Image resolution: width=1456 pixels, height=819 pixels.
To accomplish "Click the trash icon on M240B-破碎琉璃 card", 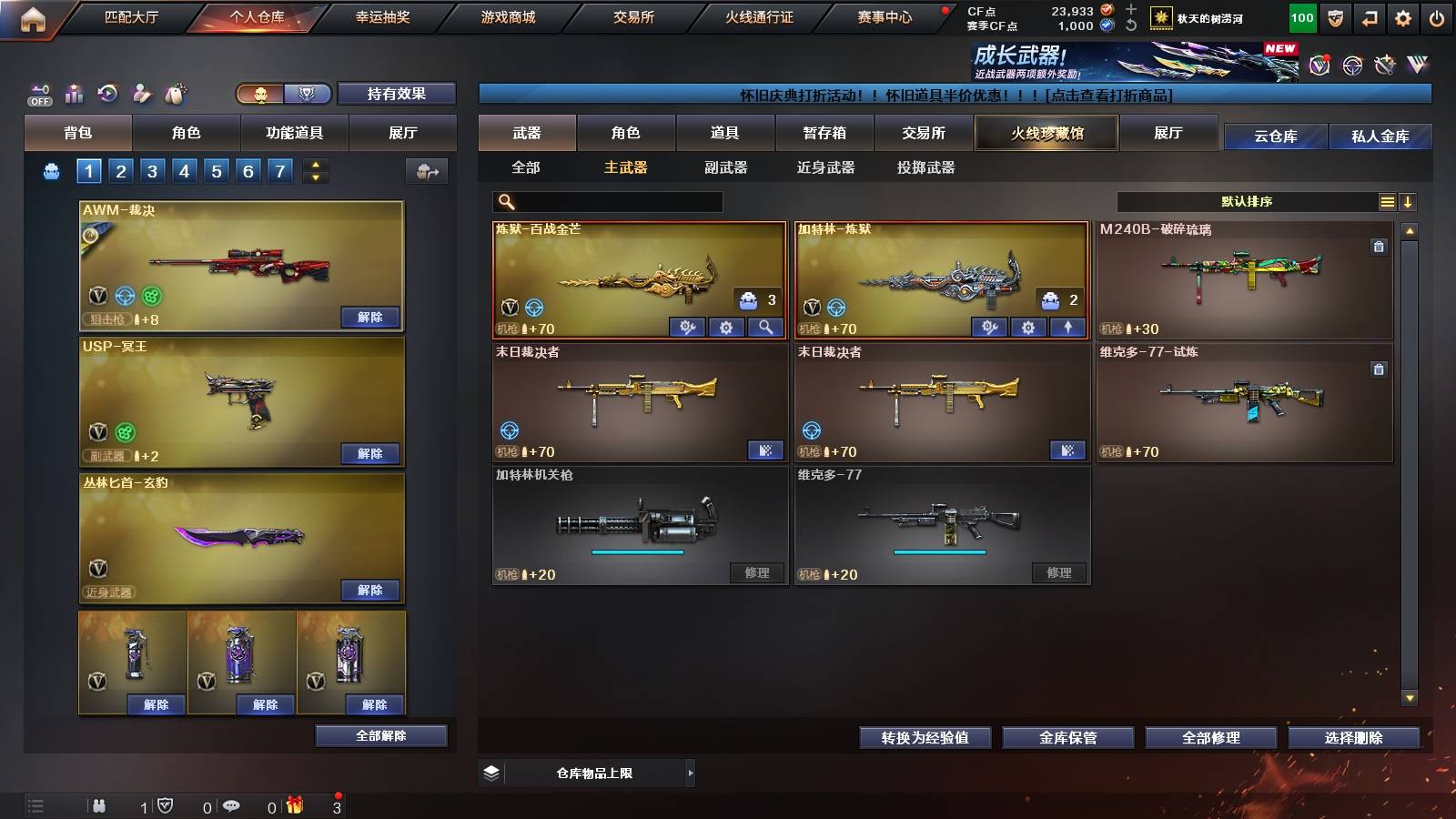I will coord(1379,244).
